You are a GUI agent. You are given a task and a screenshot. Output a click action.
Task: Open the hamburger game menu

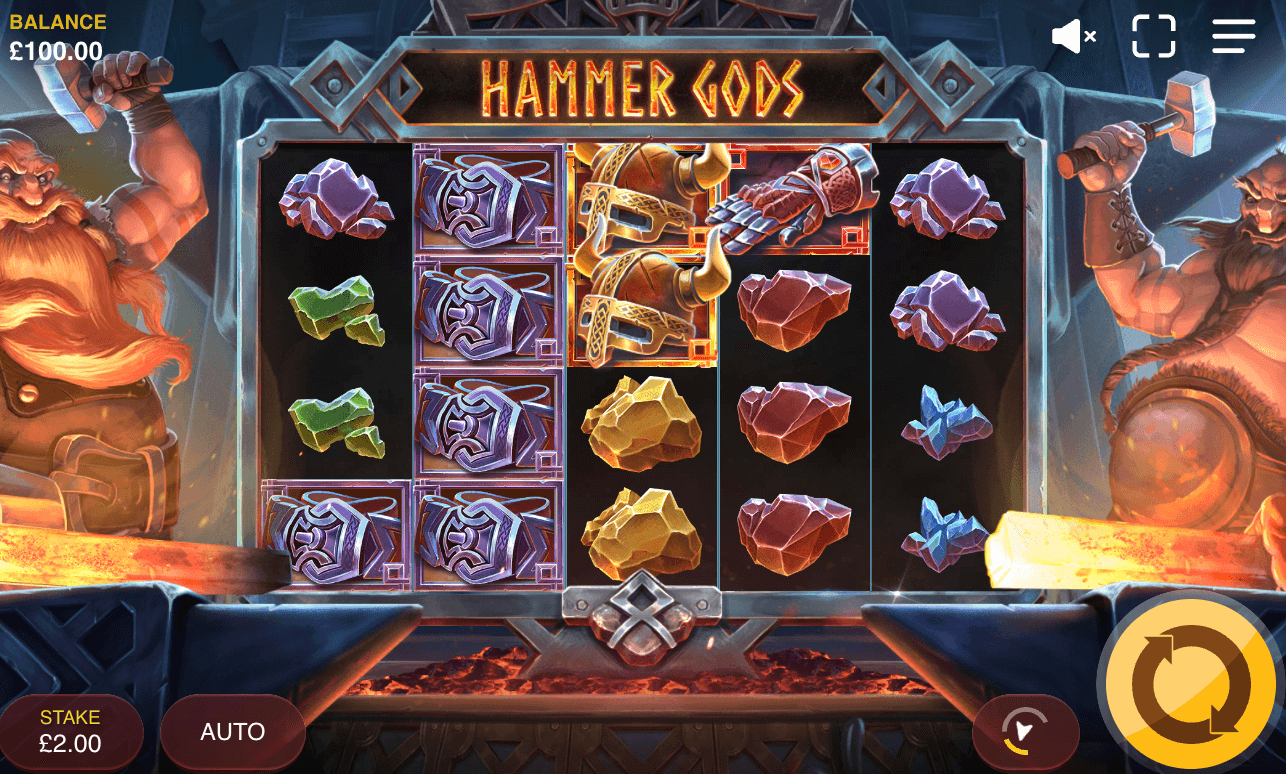(x=1233, y=36)
